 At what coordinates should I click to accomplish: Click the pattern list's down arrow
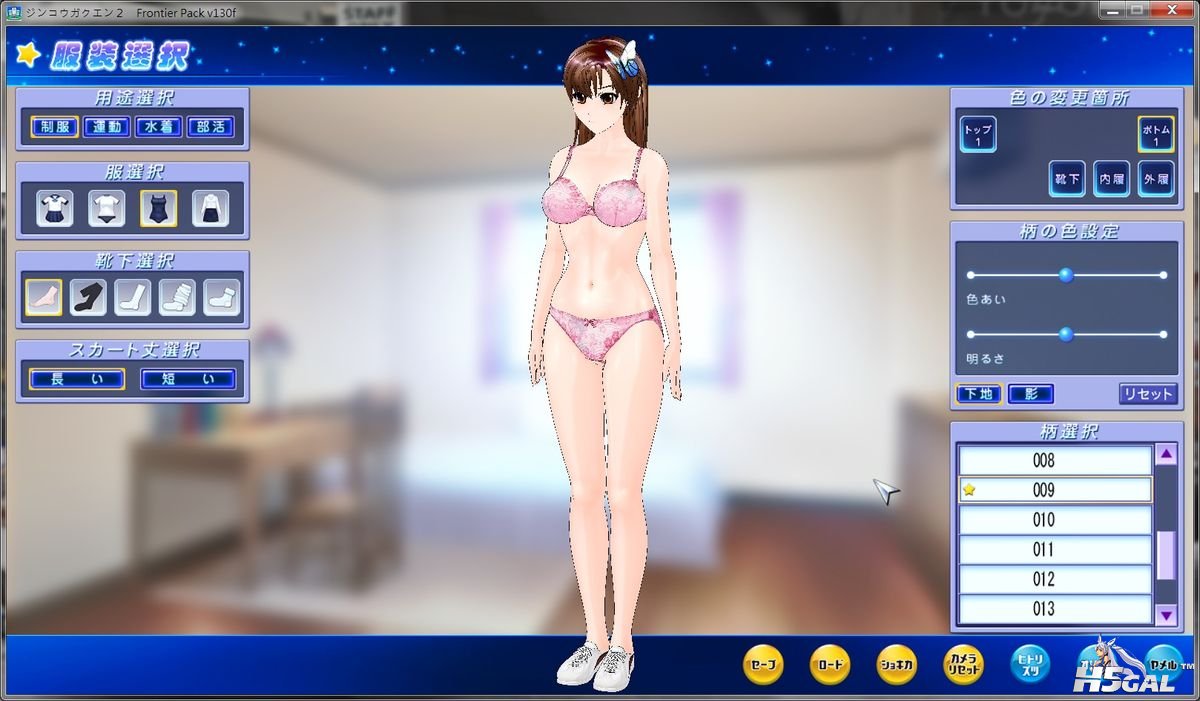tap(1166, 614)
